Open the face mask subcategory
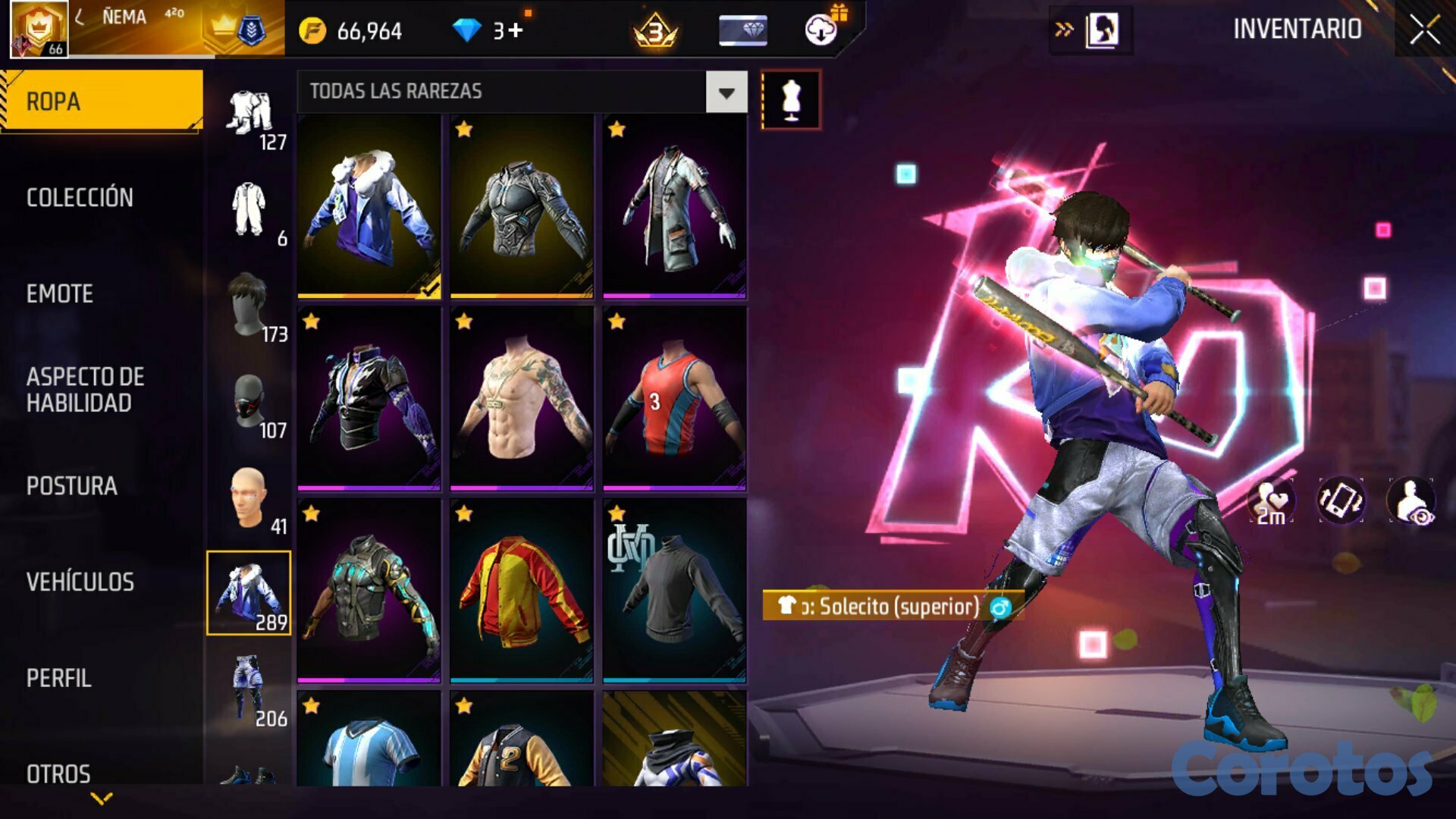The width and height of the screenshot is (1456, 819). pyautogui.click(x=249, y=403)
